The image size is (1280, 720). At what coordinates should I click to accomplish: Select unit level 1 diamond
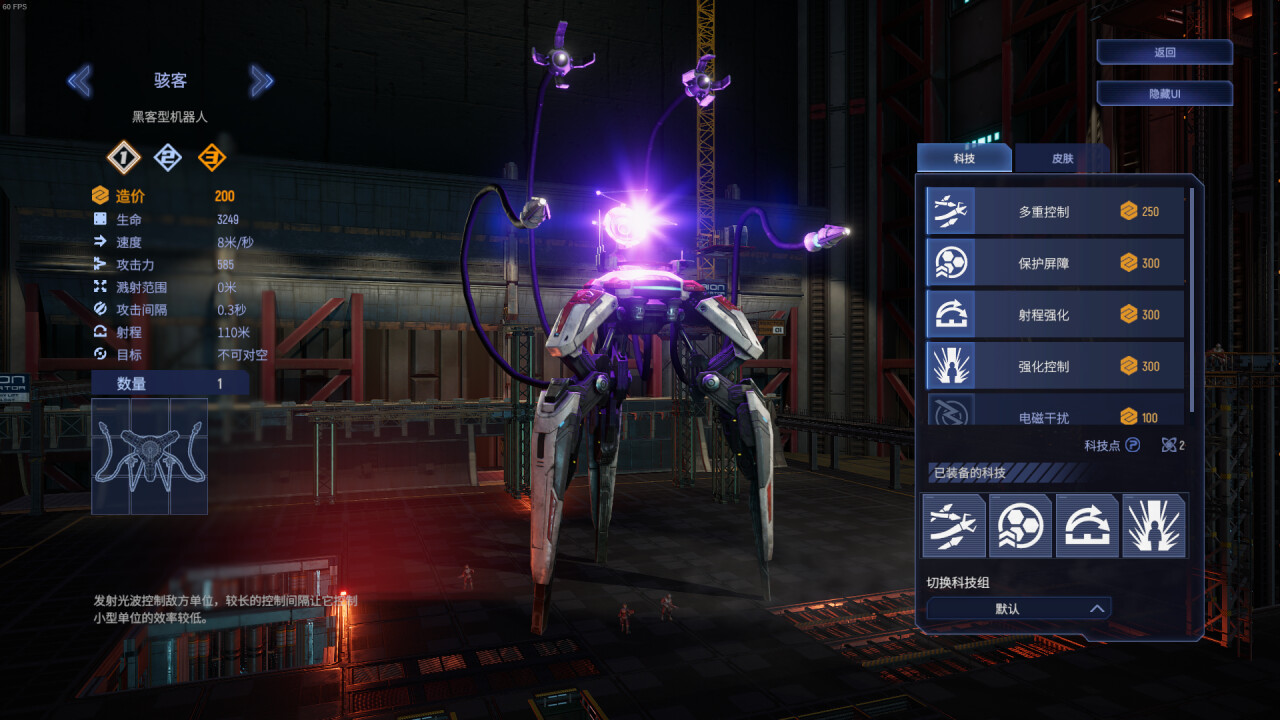click(123, 157)
